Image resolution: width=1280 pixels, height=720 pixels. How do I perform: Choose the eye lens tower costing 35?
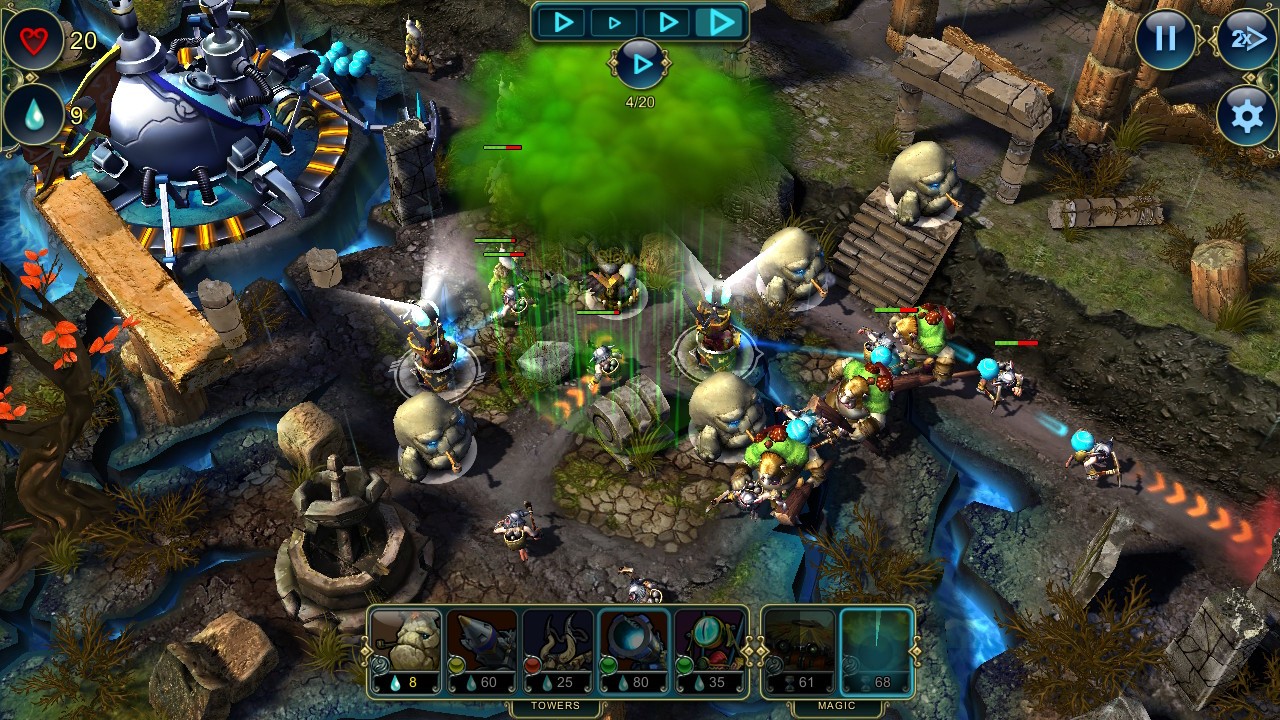tap(709, 651)
